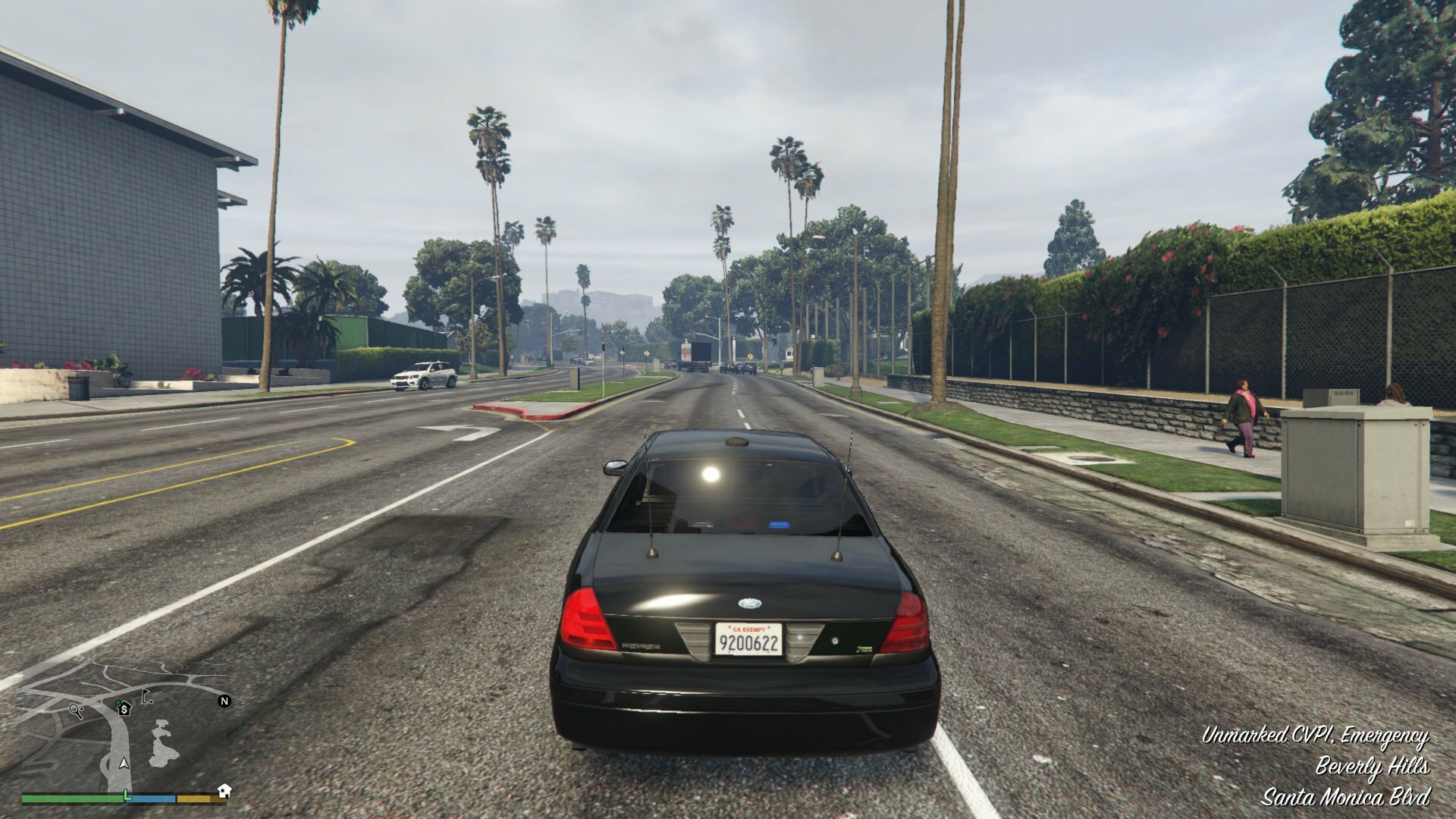Click the green L waypoint blip

point(127,795)
